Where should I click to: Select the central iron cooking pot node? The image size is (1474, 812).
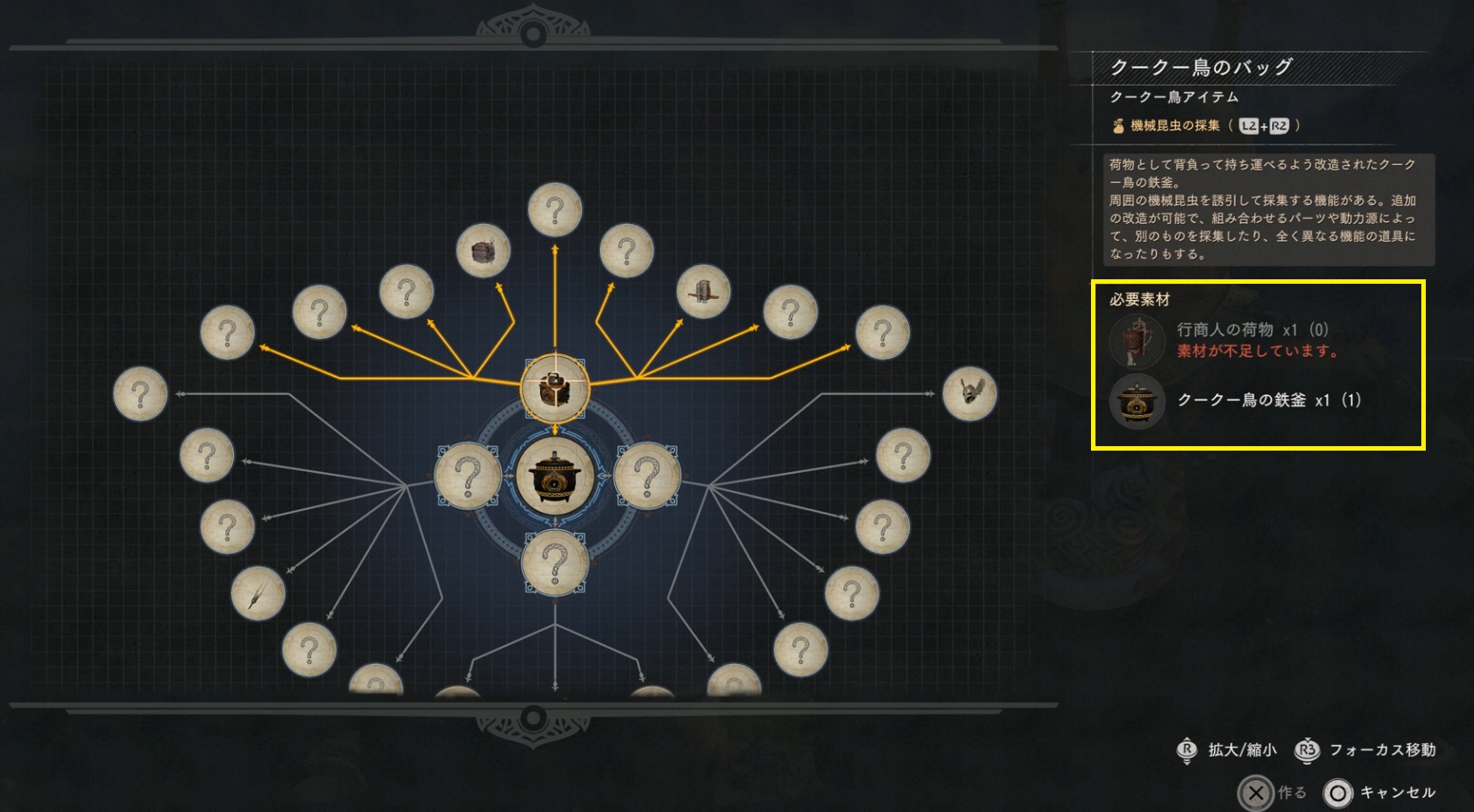(x=554, y=476)
